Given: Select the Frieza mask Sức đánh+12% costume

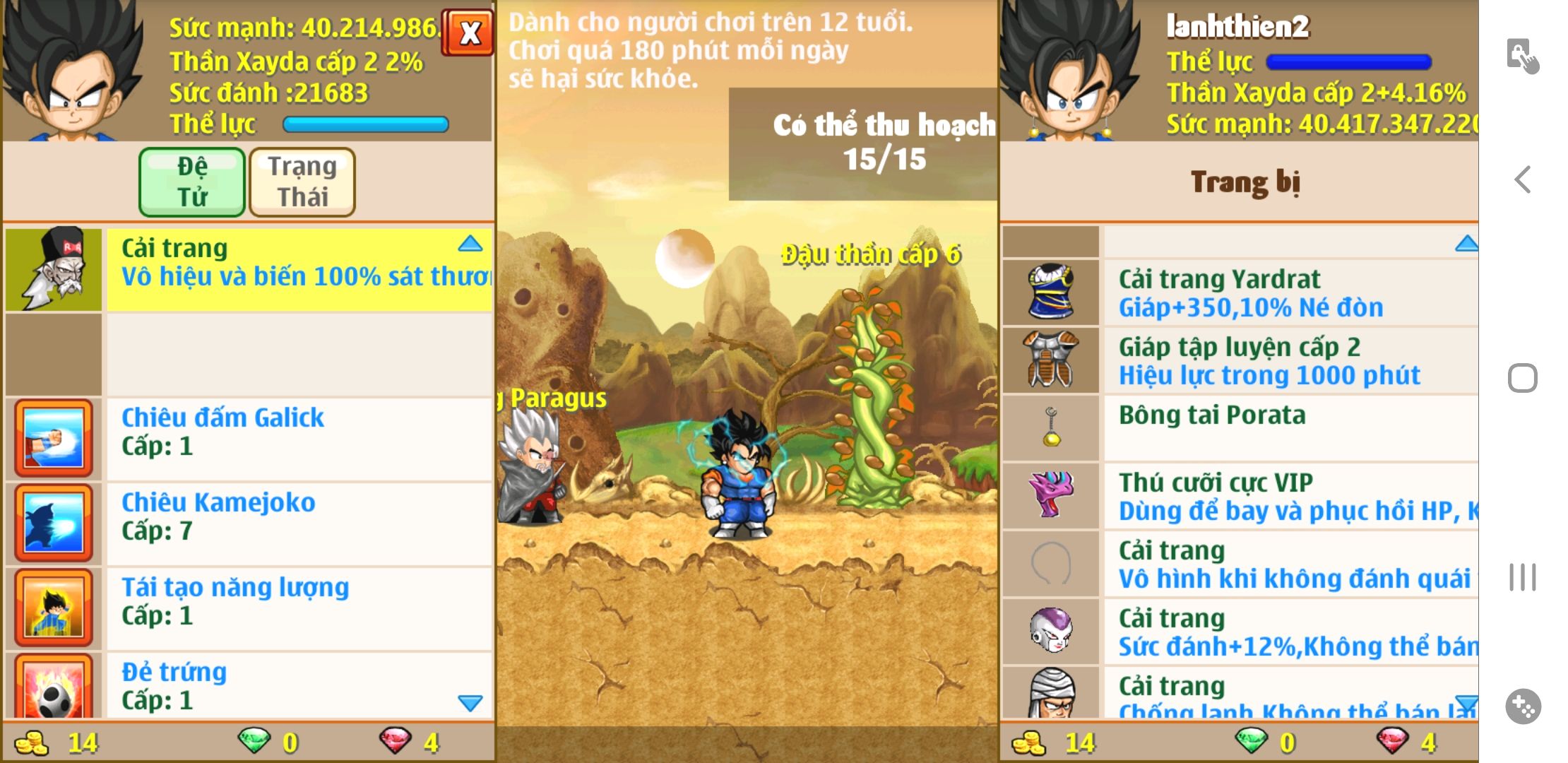Looking at the screenshot, I should pos(1289,632).
